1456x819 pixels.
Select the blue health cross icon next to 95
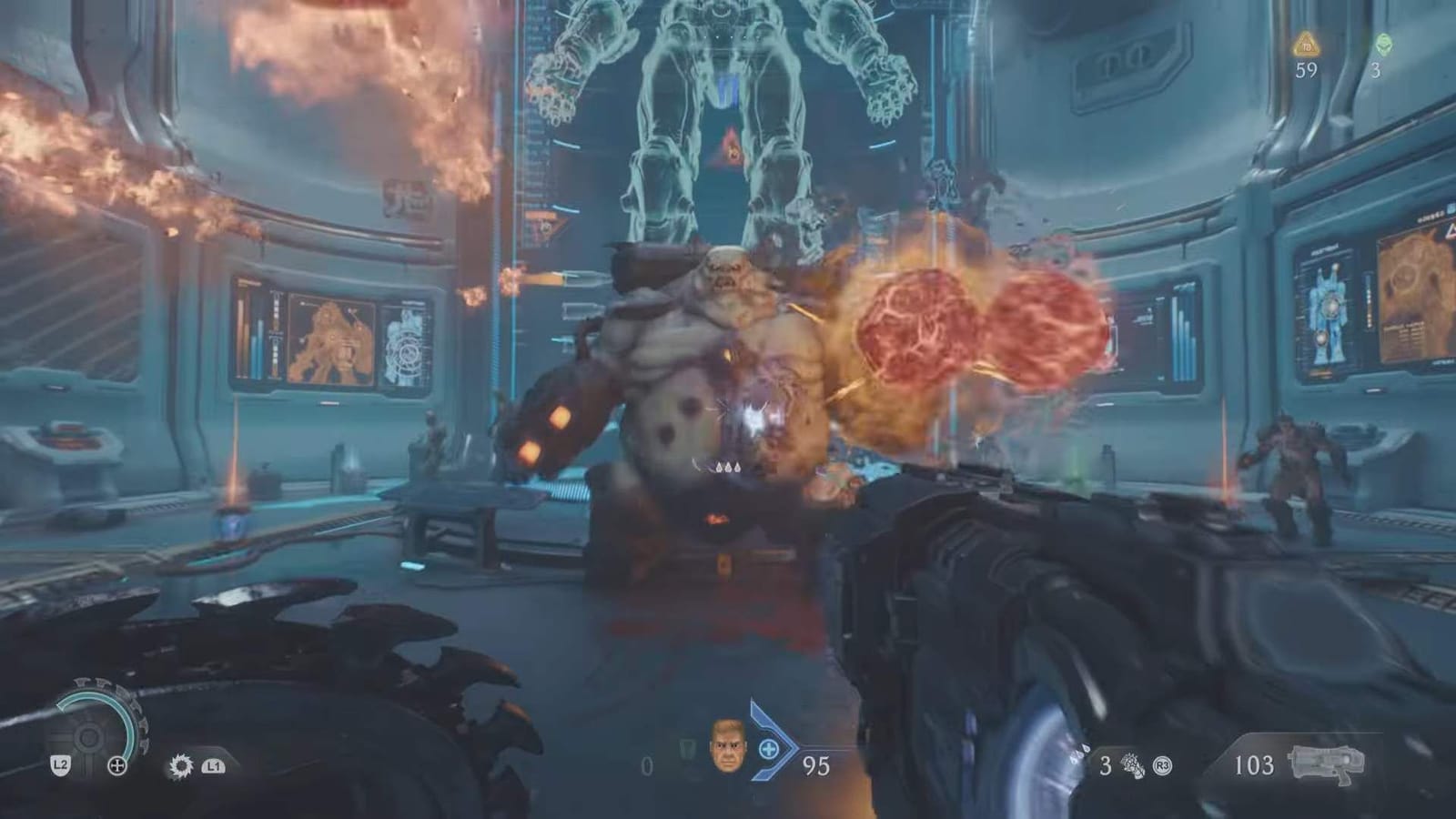[x=769, y=748]
